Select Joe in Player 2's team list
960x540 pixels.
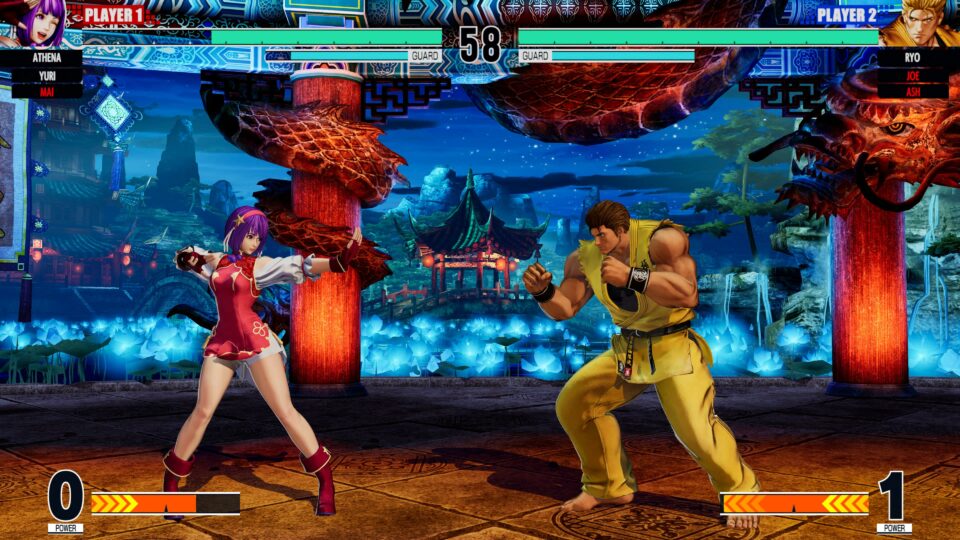[x=912, y=74]
